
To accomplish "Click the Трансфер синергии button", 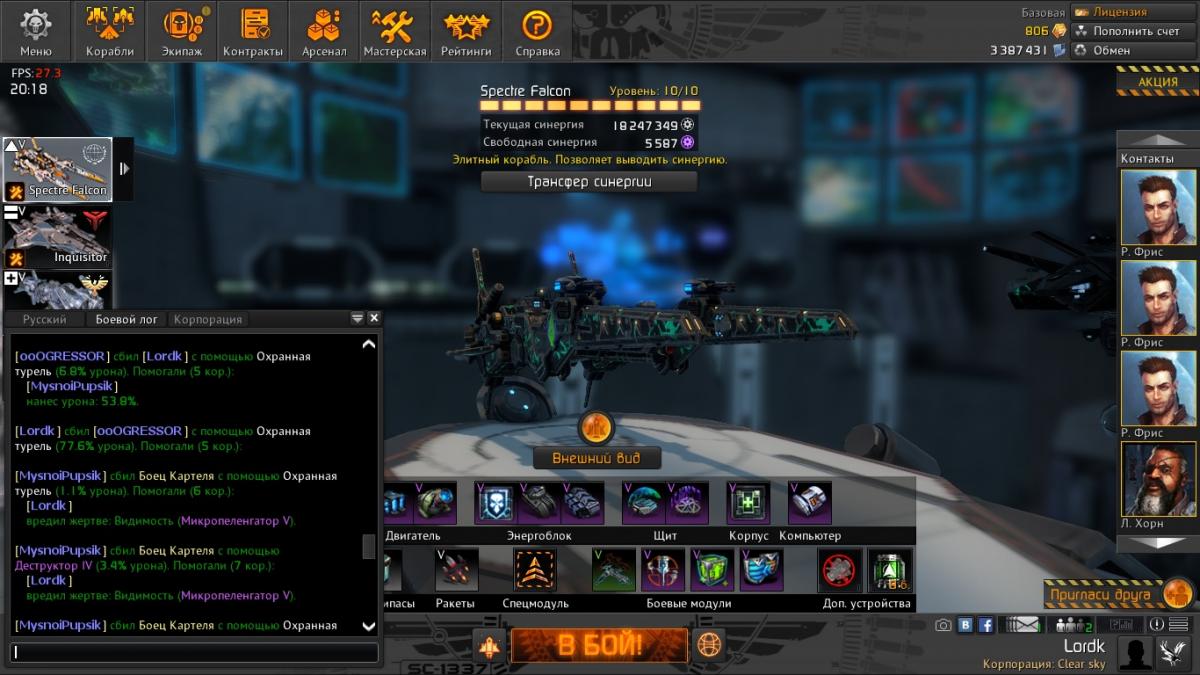I will (589, 182).
